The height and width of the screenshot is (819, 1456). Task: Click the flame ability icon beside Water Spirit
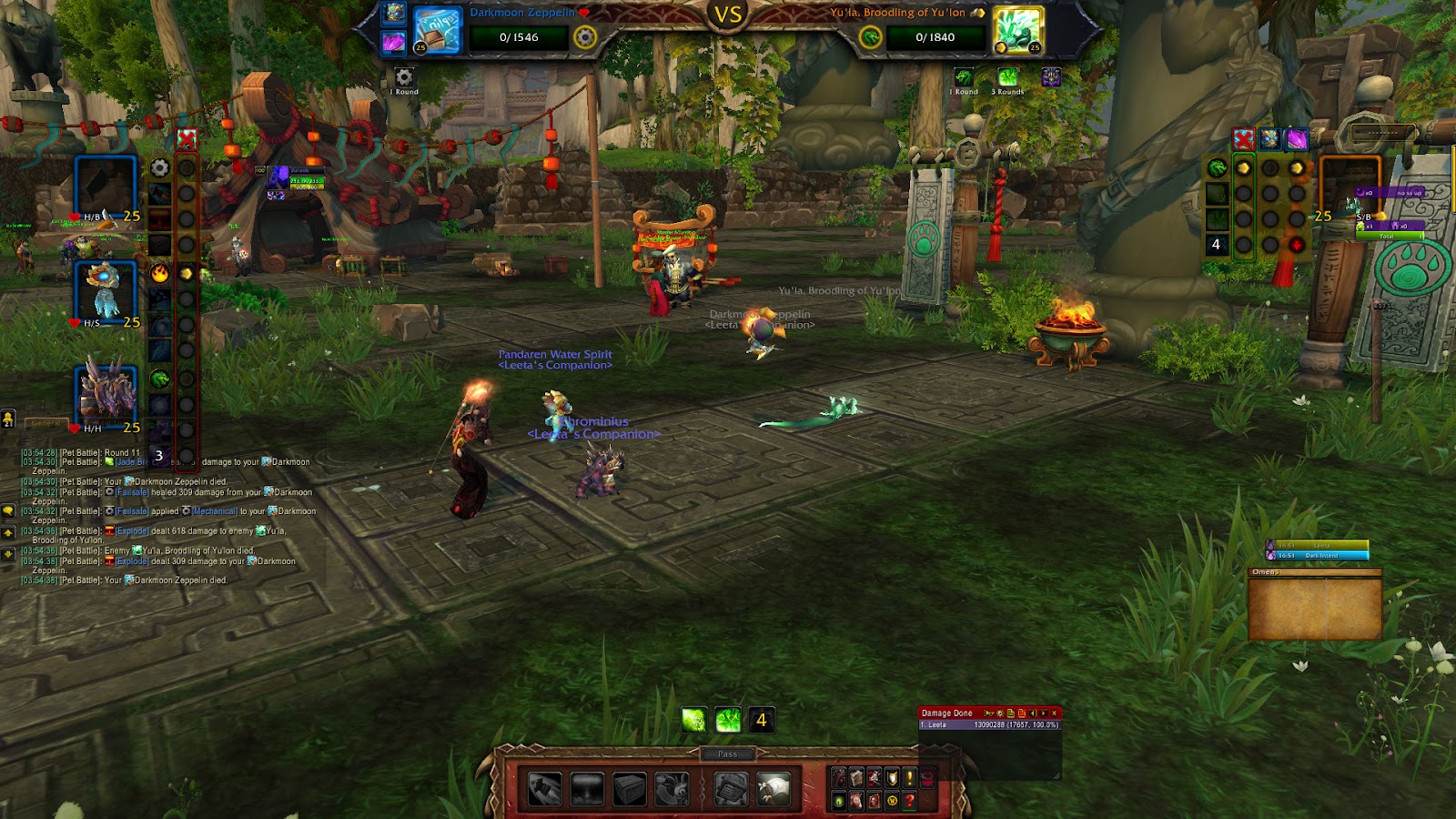160,273
